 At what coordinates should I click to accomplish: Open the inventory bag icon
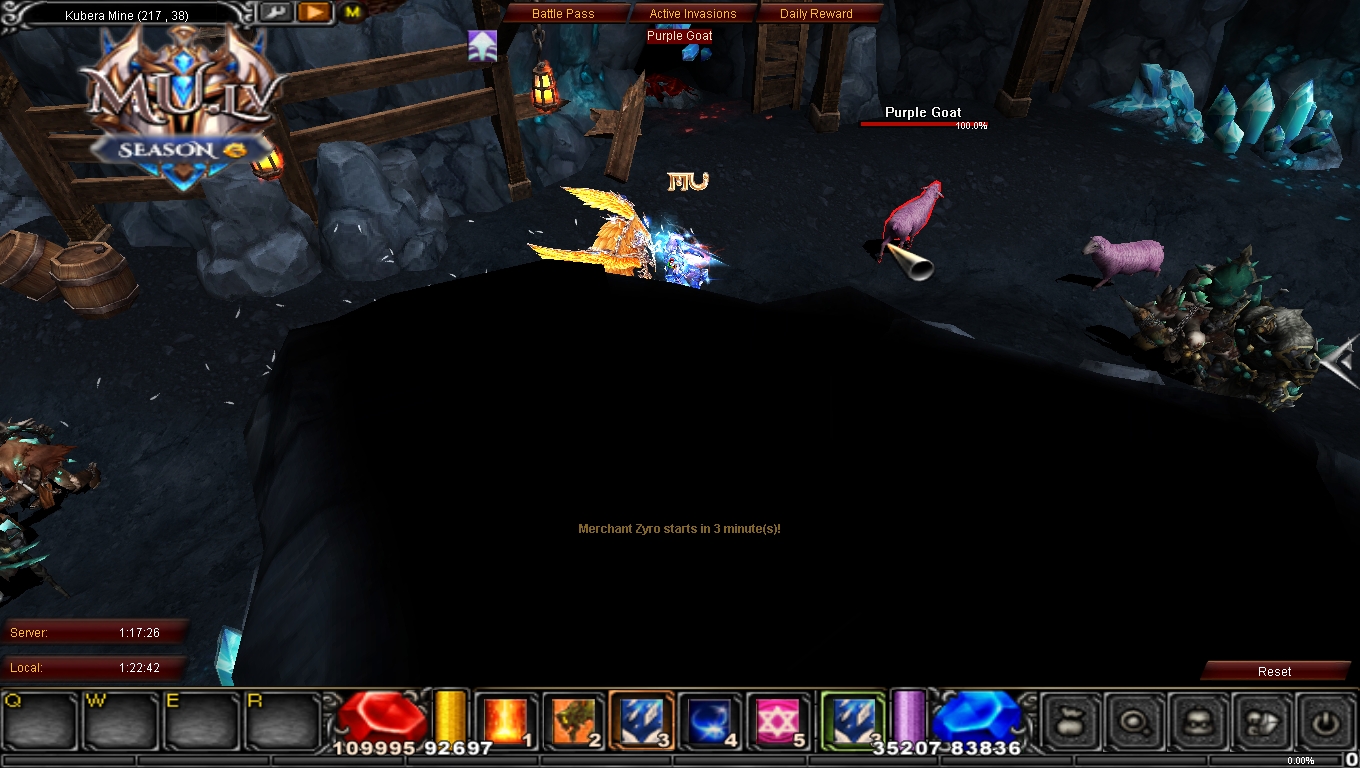[x=1070, y=720]
